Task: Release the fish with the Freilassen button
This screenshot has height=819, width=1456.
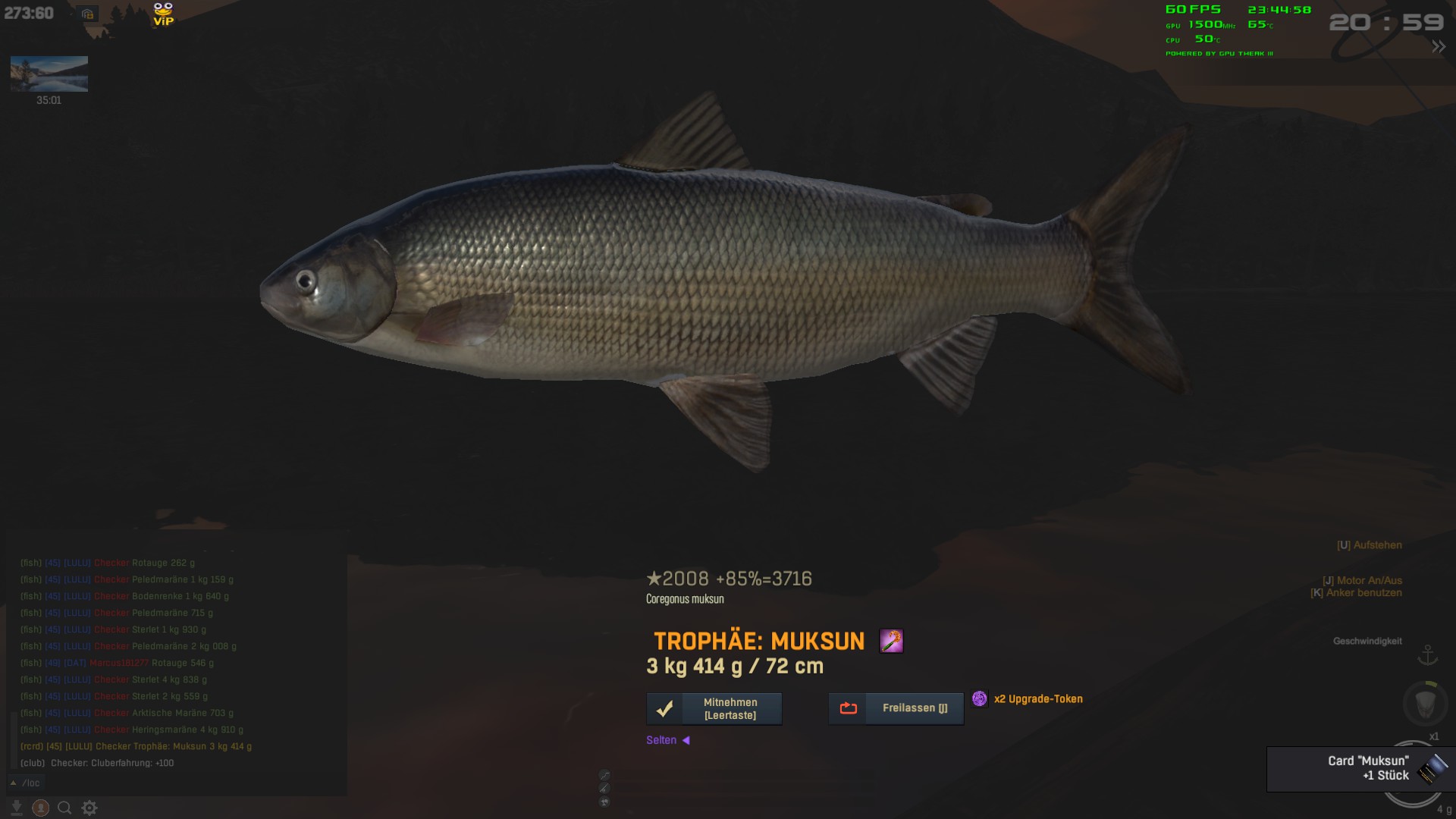Action: (896, 708)
